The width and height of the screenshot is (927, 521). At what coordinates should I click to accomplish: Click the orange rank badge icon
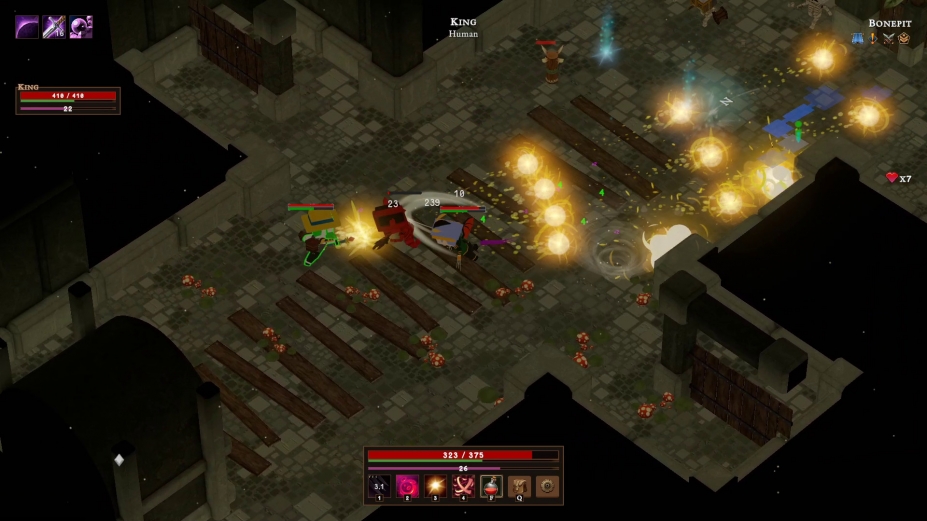pos(904,39)
